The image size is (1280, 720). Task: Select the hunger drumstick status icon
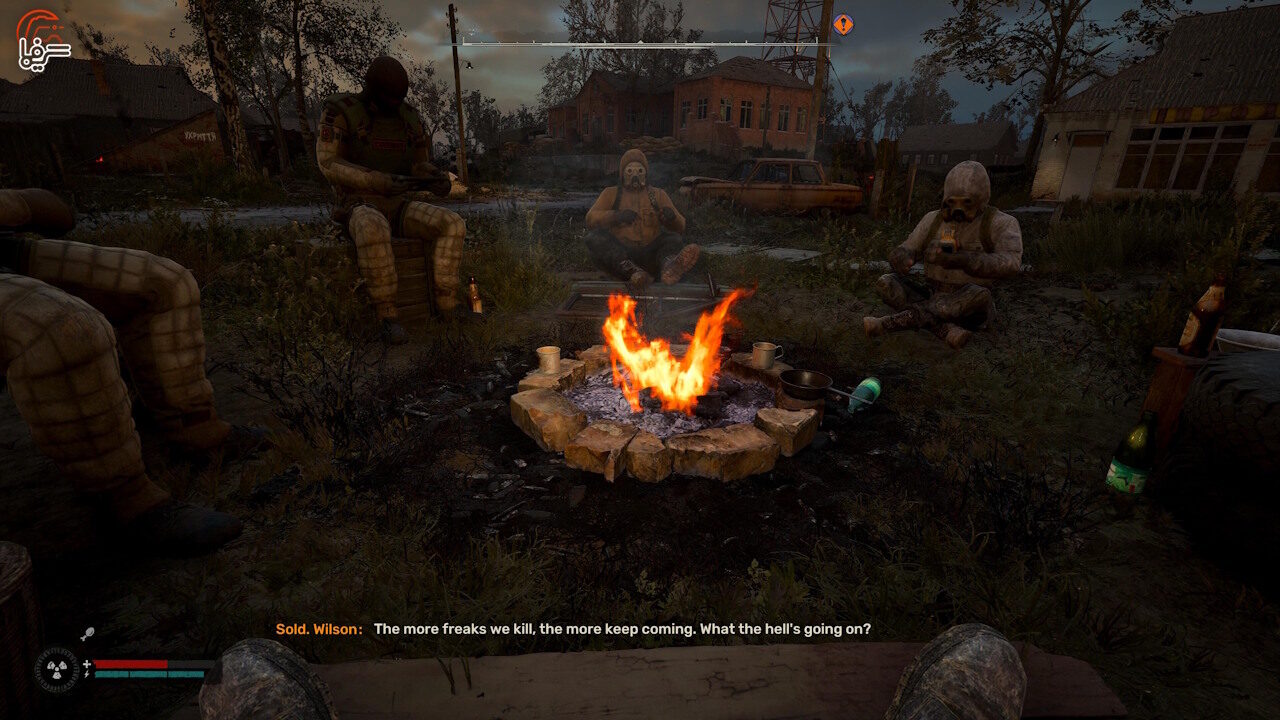pos(87,633)
